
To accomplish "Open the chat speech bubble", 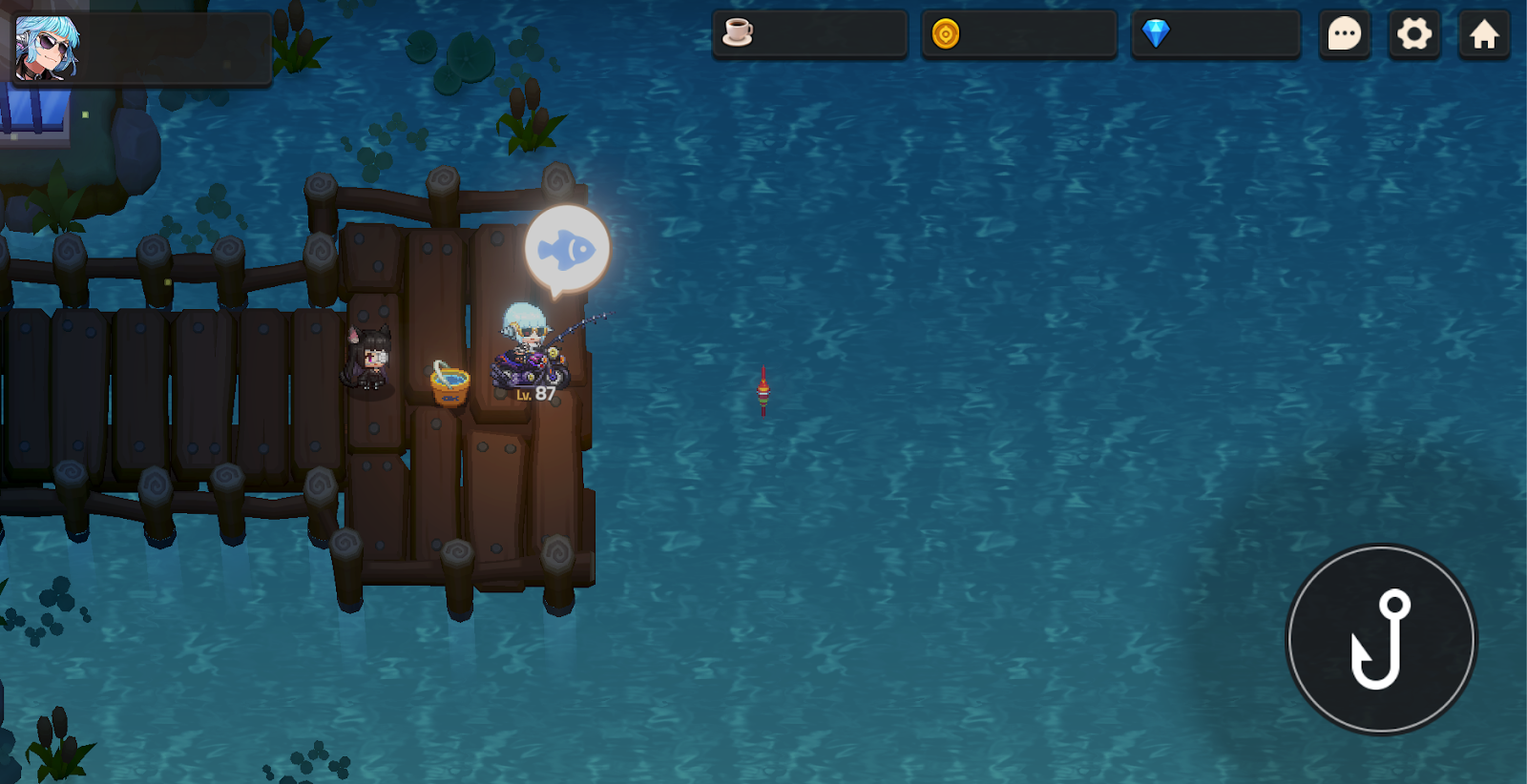I will (x=1344, y=35).
